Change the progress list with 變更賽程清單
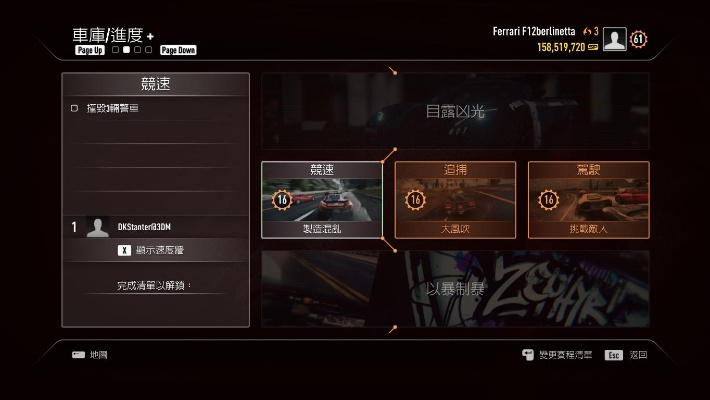This screenshot has width=710, height=400. click(558, 355)
